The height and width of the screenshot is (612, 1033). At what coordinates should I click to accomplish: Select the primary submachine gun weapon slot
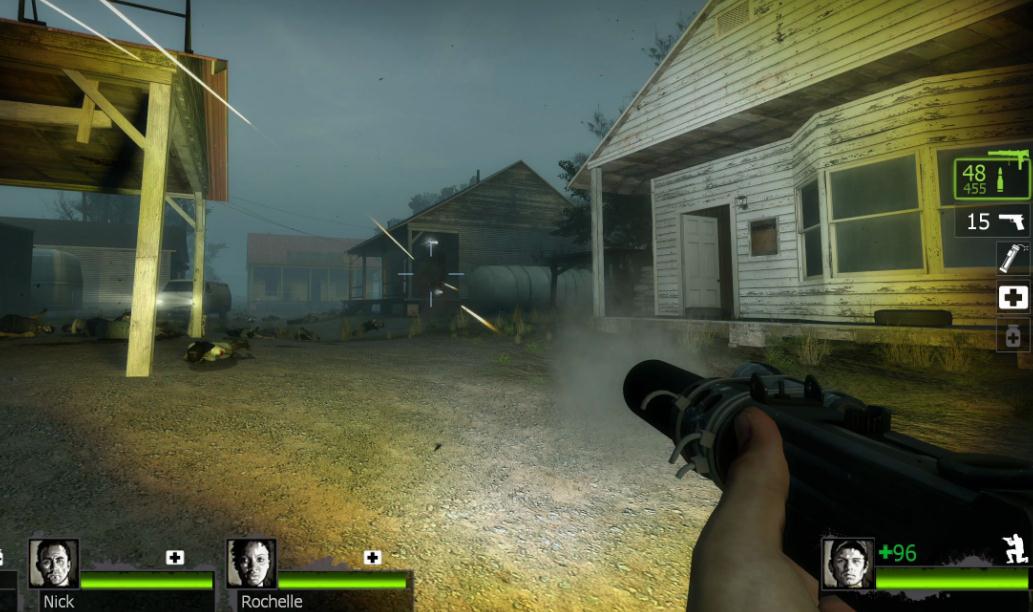[x=991, y=177]
